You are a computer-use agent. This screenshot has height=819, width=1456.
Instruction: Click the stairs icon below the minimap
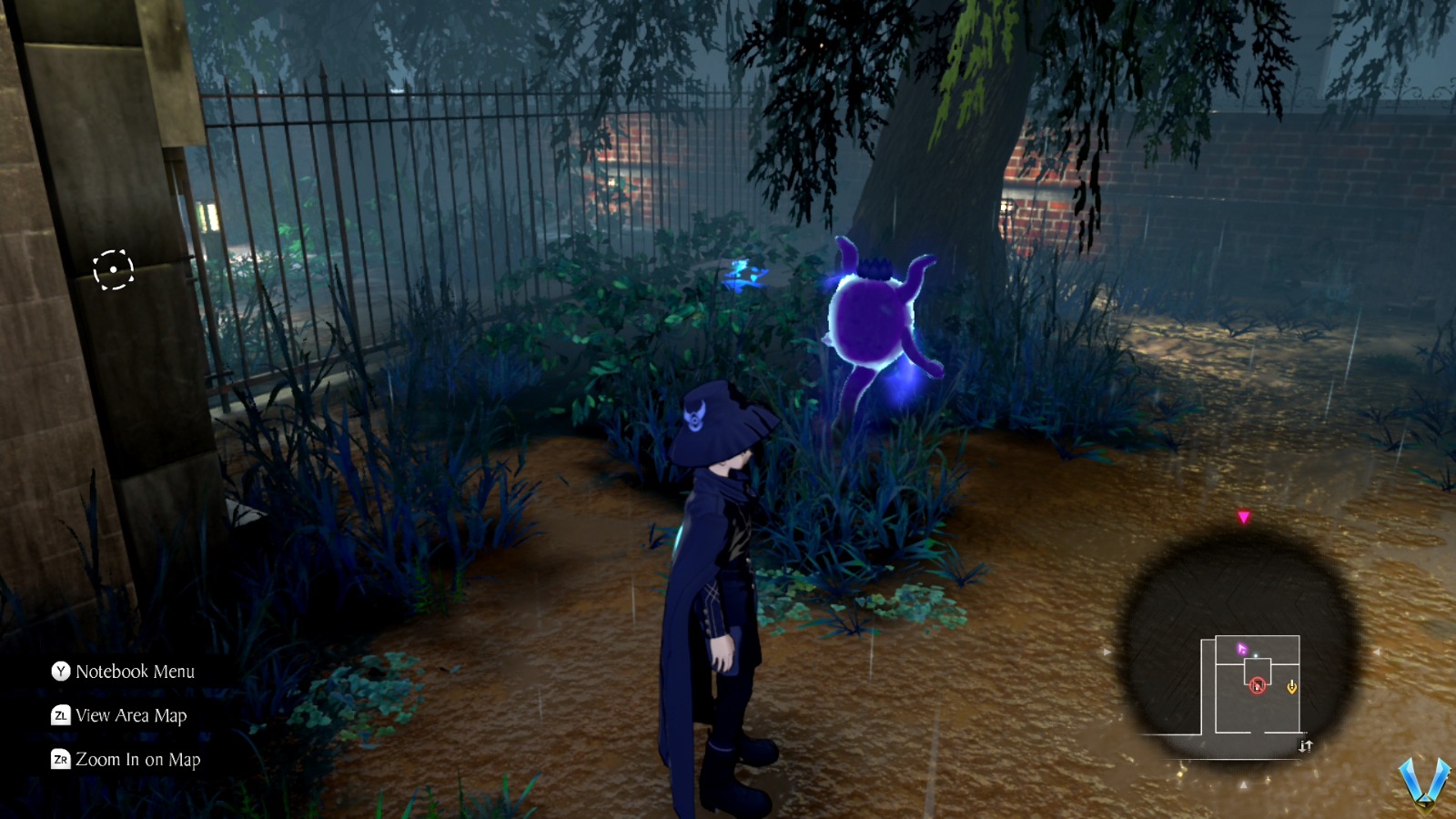click(1307, 744)
